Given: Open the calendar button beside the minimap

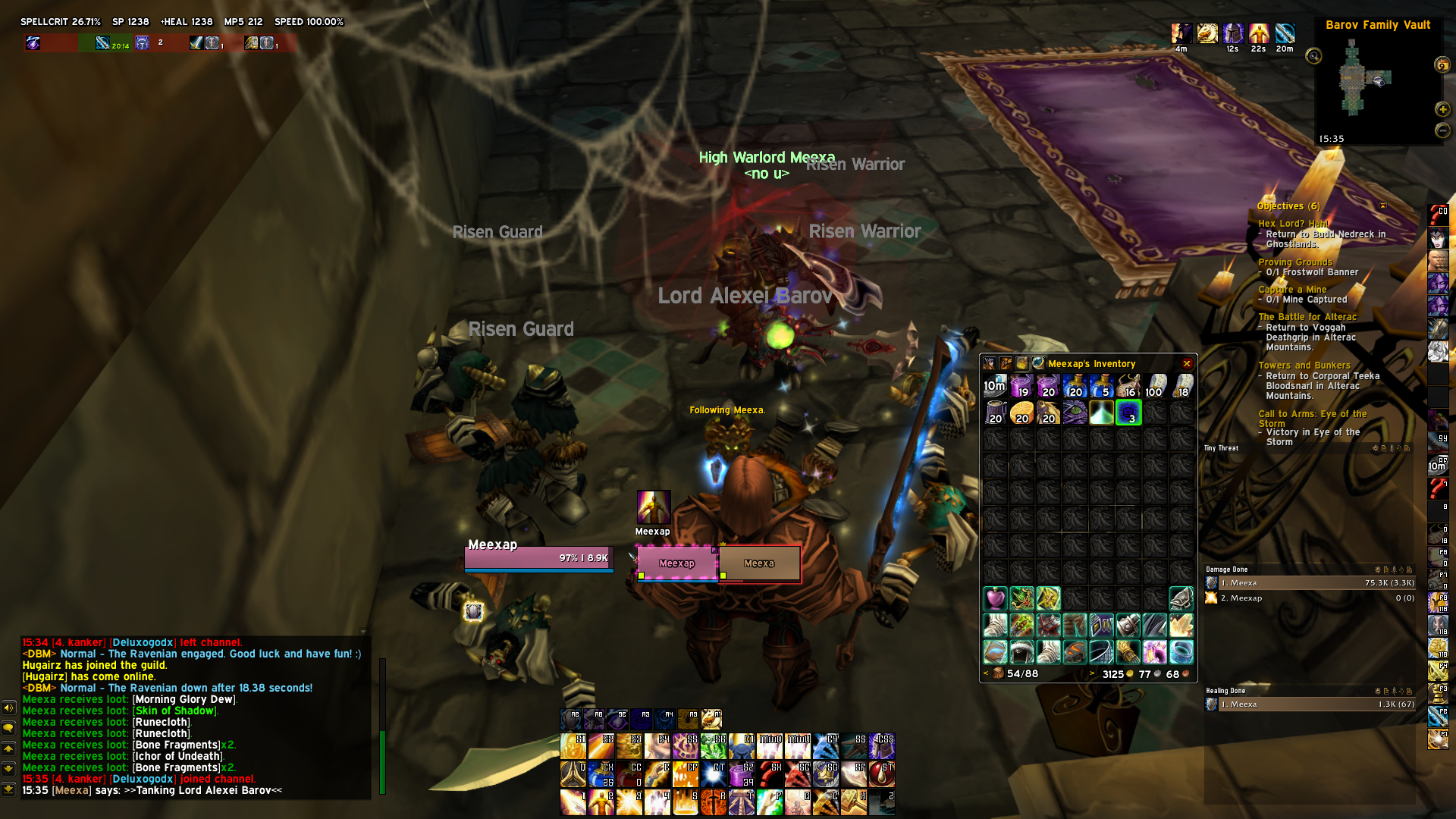Looking at the screenshot, I should point(1442,65).
